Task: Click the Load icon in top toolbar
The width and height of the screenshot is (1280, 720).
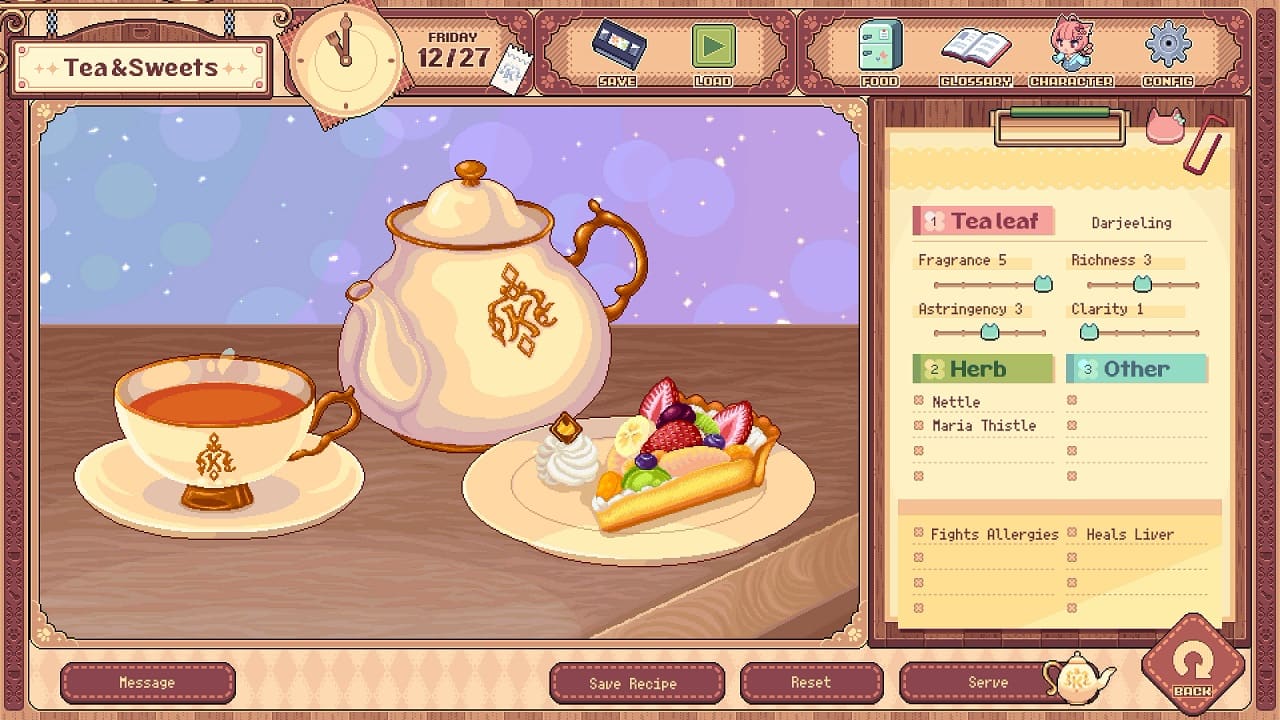Action: pyautogui.click(x=713, y=45)
